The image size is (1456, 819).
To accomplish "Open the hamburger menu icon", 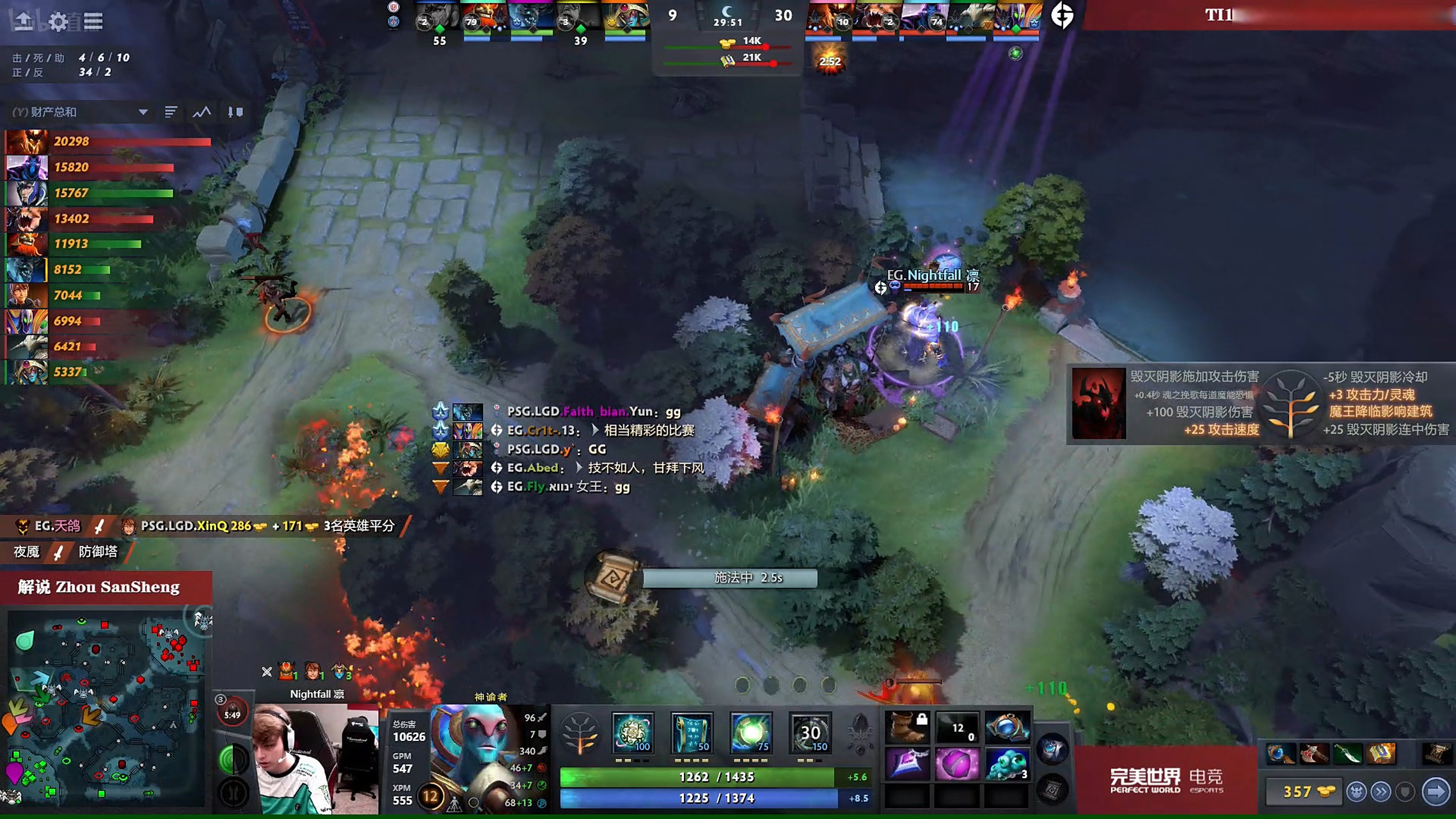I will [x=93, y=22].
